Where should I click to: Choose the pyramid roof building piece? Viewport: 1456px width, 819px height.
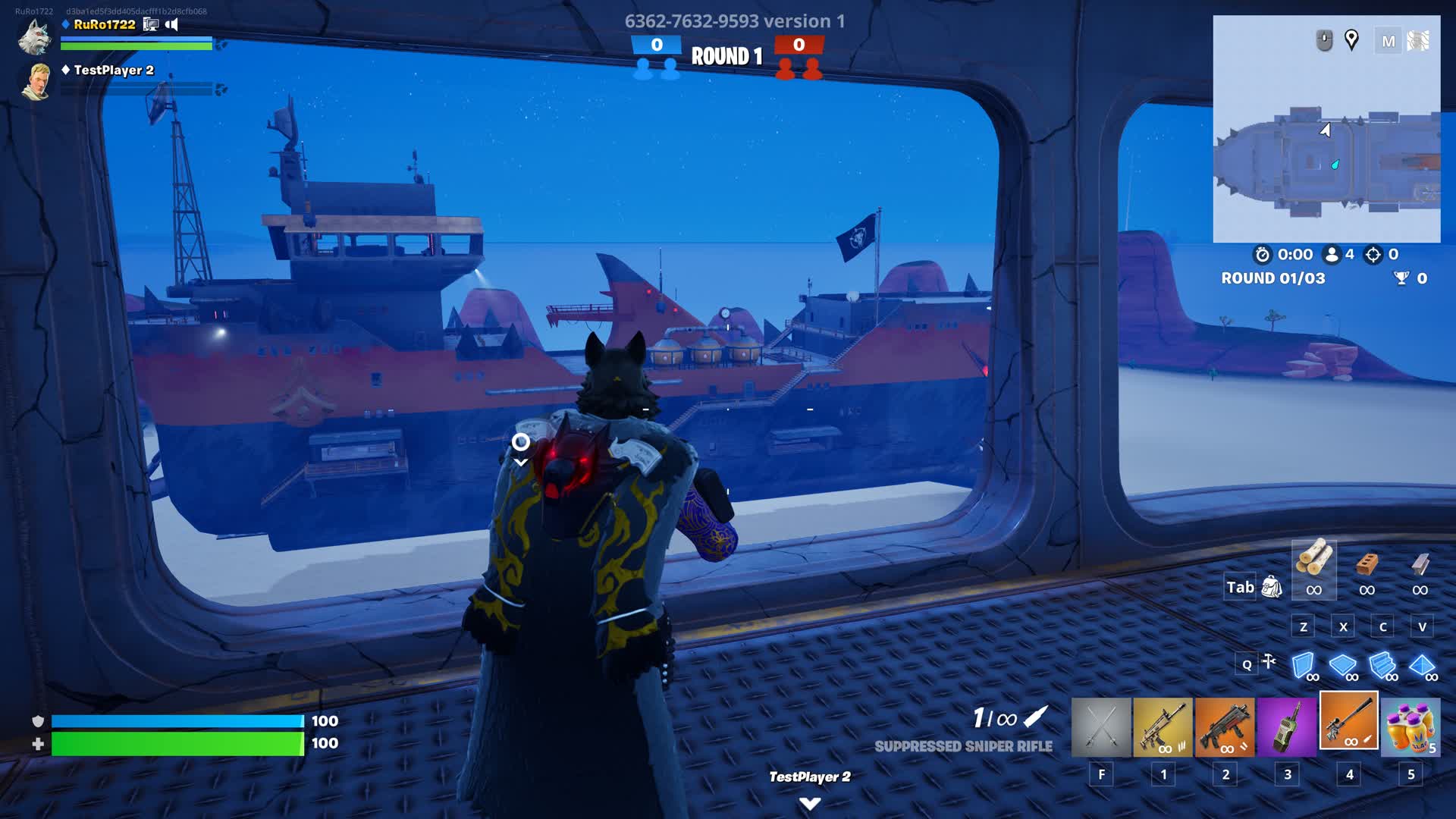[1421, 666]
